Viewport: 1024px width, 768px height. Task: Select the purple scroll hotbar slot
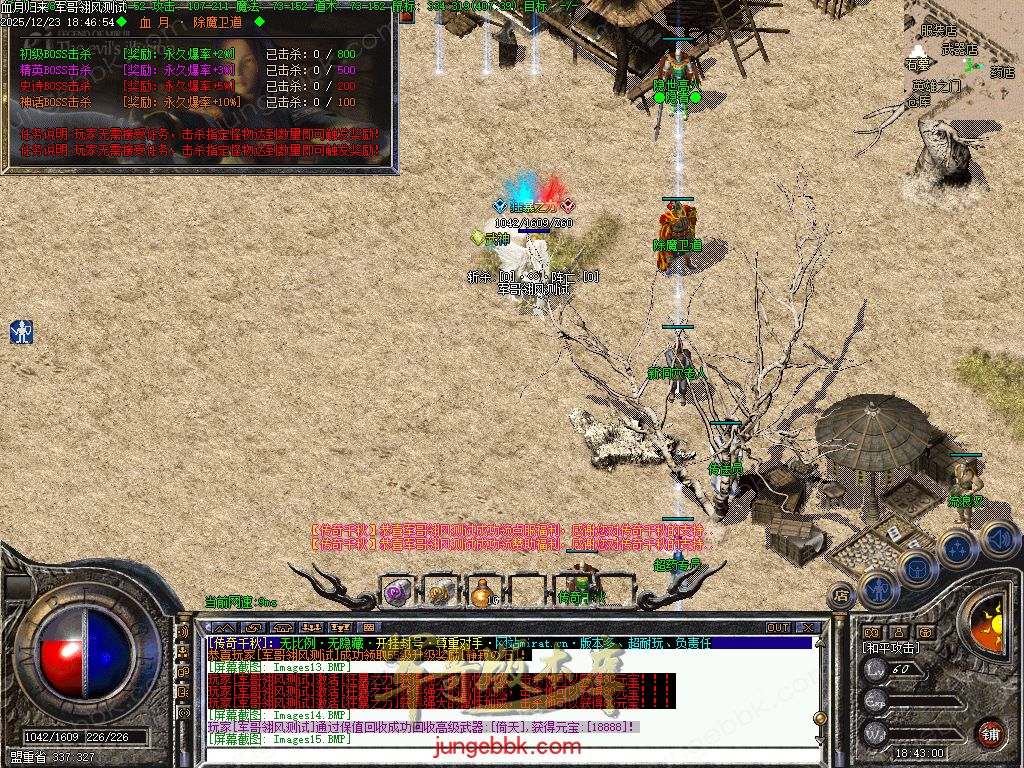coord(397,592)
